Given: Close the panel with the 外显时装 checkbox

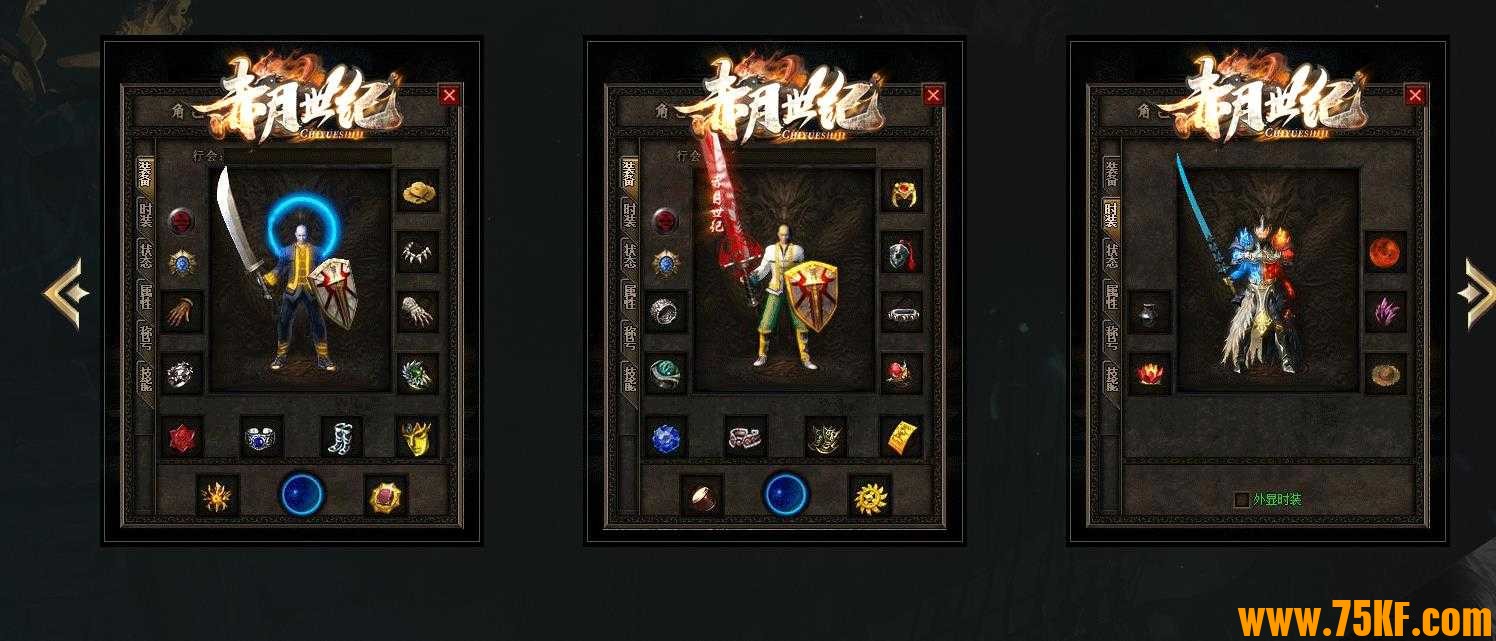Looking at the screenshot, I should pyautogui.click(x=1415, y=95).
